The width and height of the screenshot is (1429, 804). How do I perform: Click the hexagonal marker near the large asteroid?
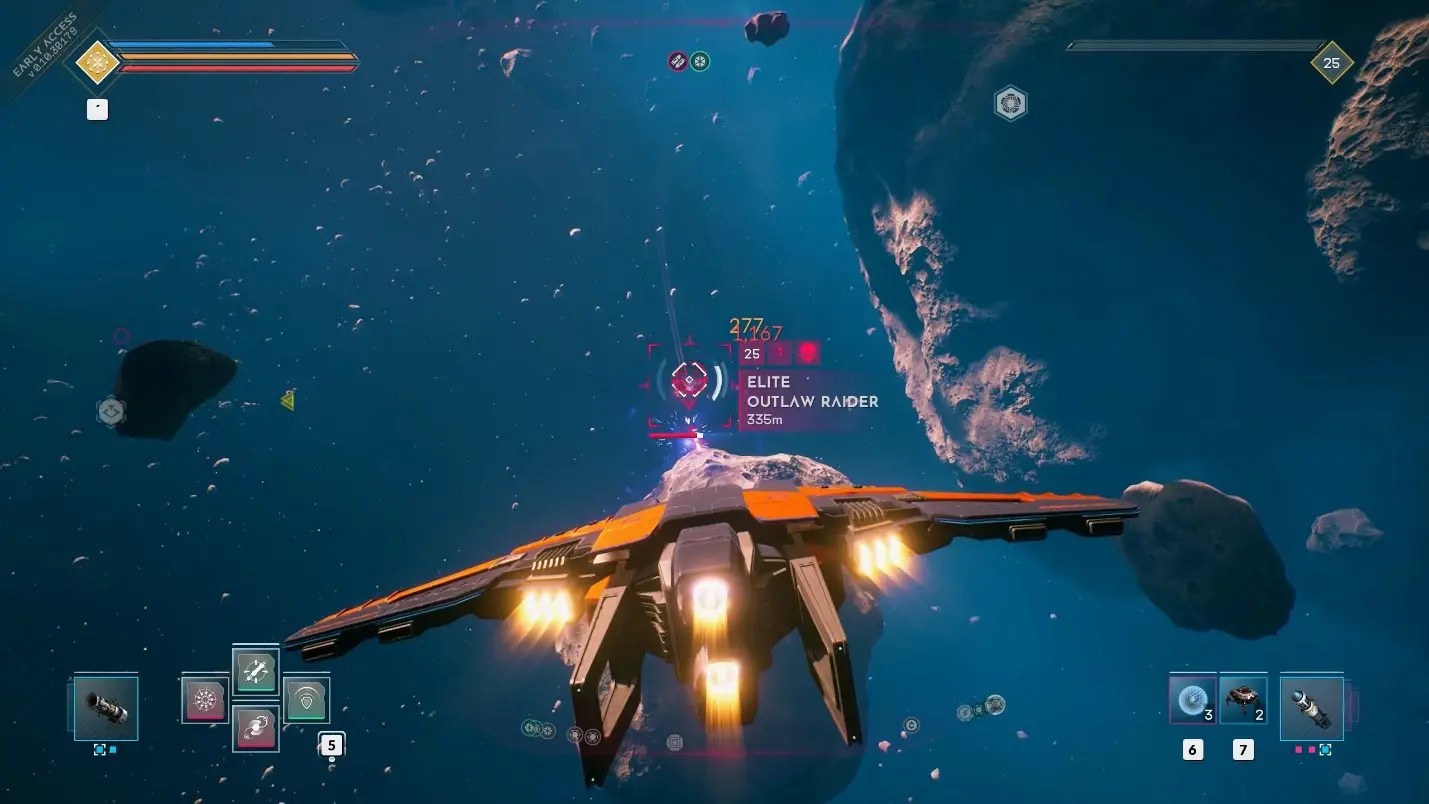pyautogui.click(x=1012, y=103)
